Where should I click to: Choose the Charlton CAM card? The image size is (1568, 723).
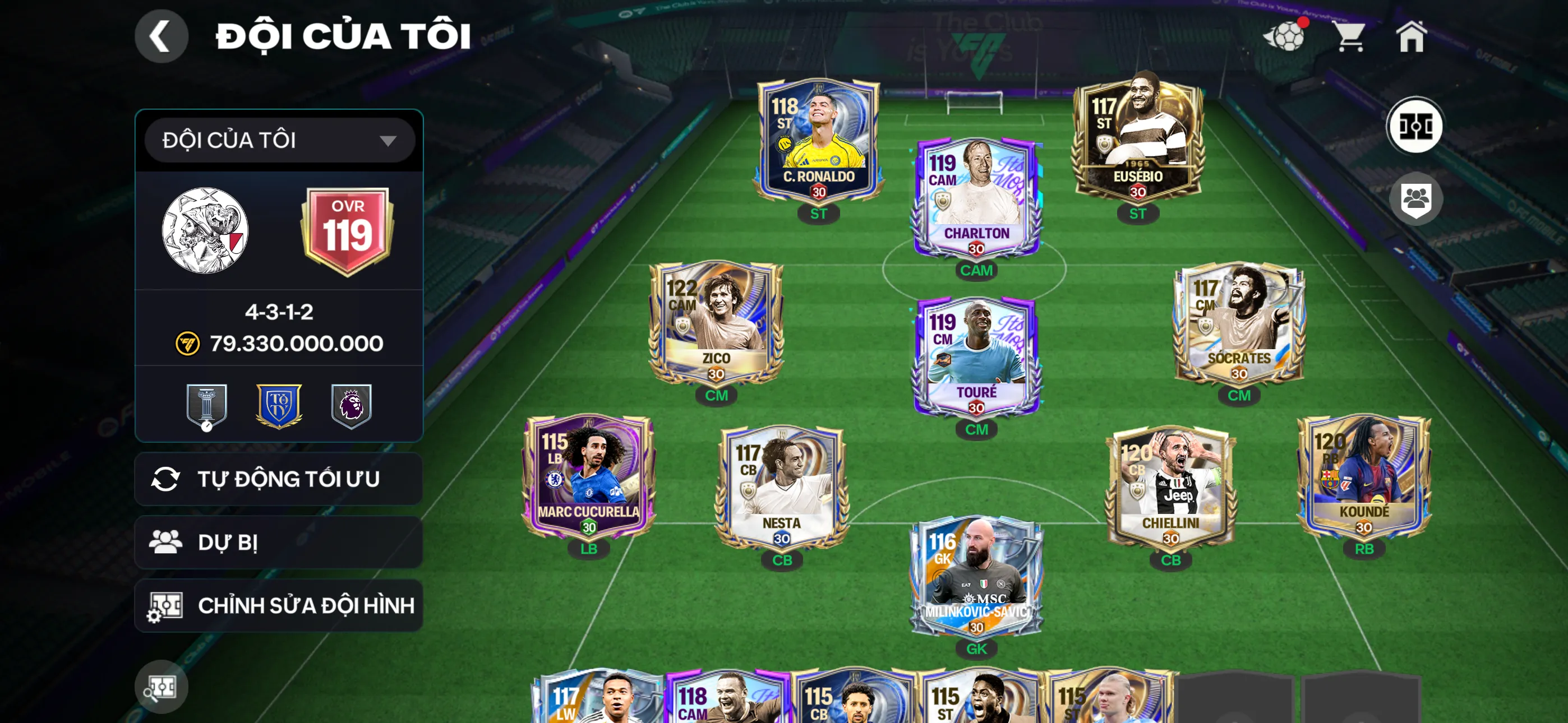coord(976,198)
